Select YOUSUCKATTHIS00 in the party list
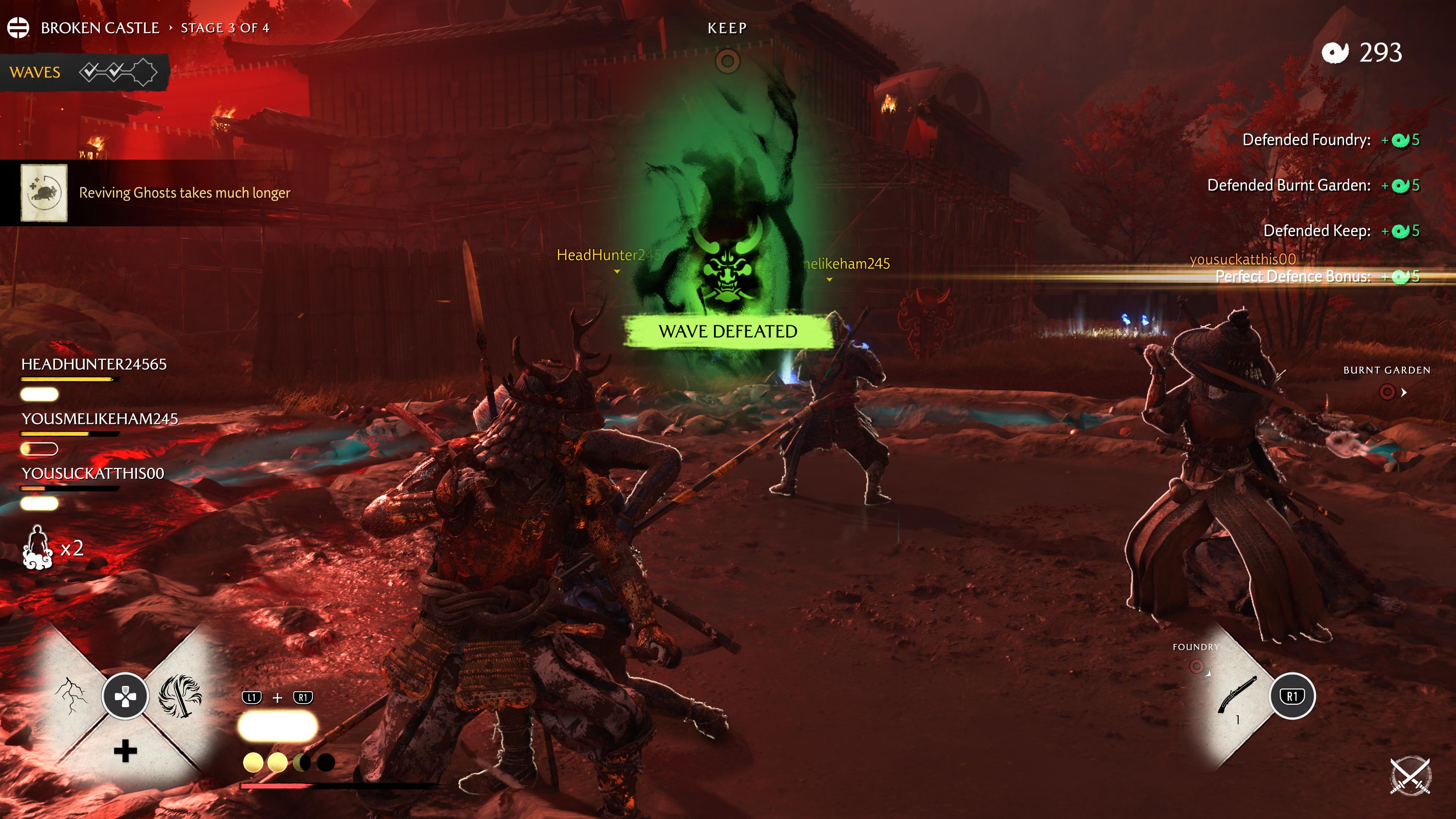Image resolution: width=1456 pixels, height=819 pixels. [93, 474]
